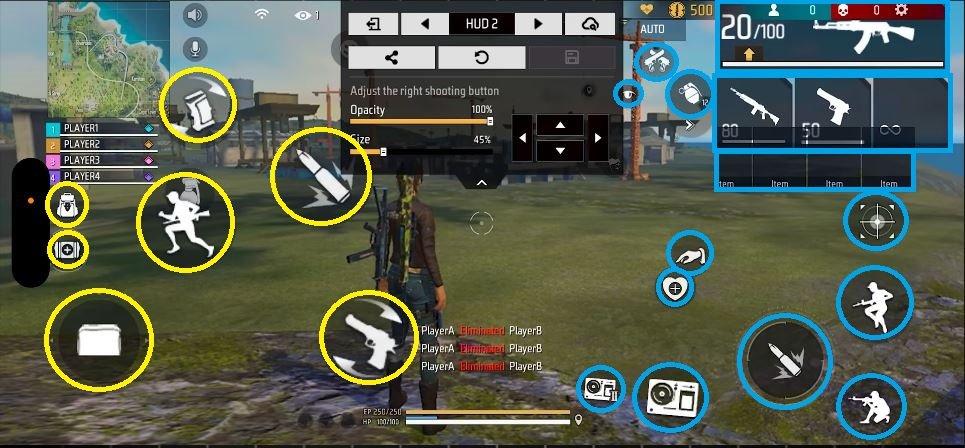Screen dimensions: 965x448
Task: Select the grenade button
Action: [x=687, y=94]
